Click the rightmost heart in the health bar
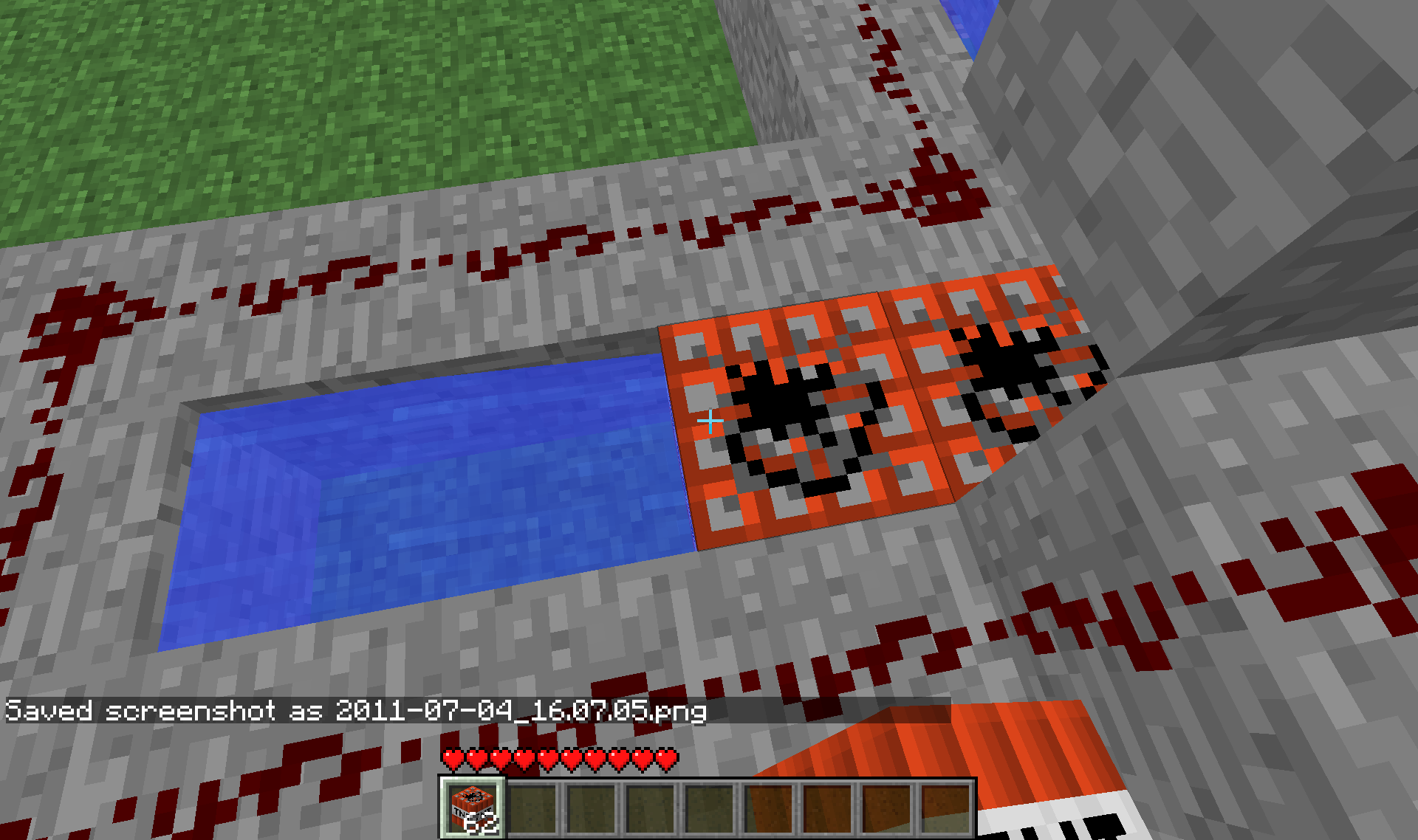Image resolution: width=1418 pixels, height=840 pixels. click(x=667, y=759)
